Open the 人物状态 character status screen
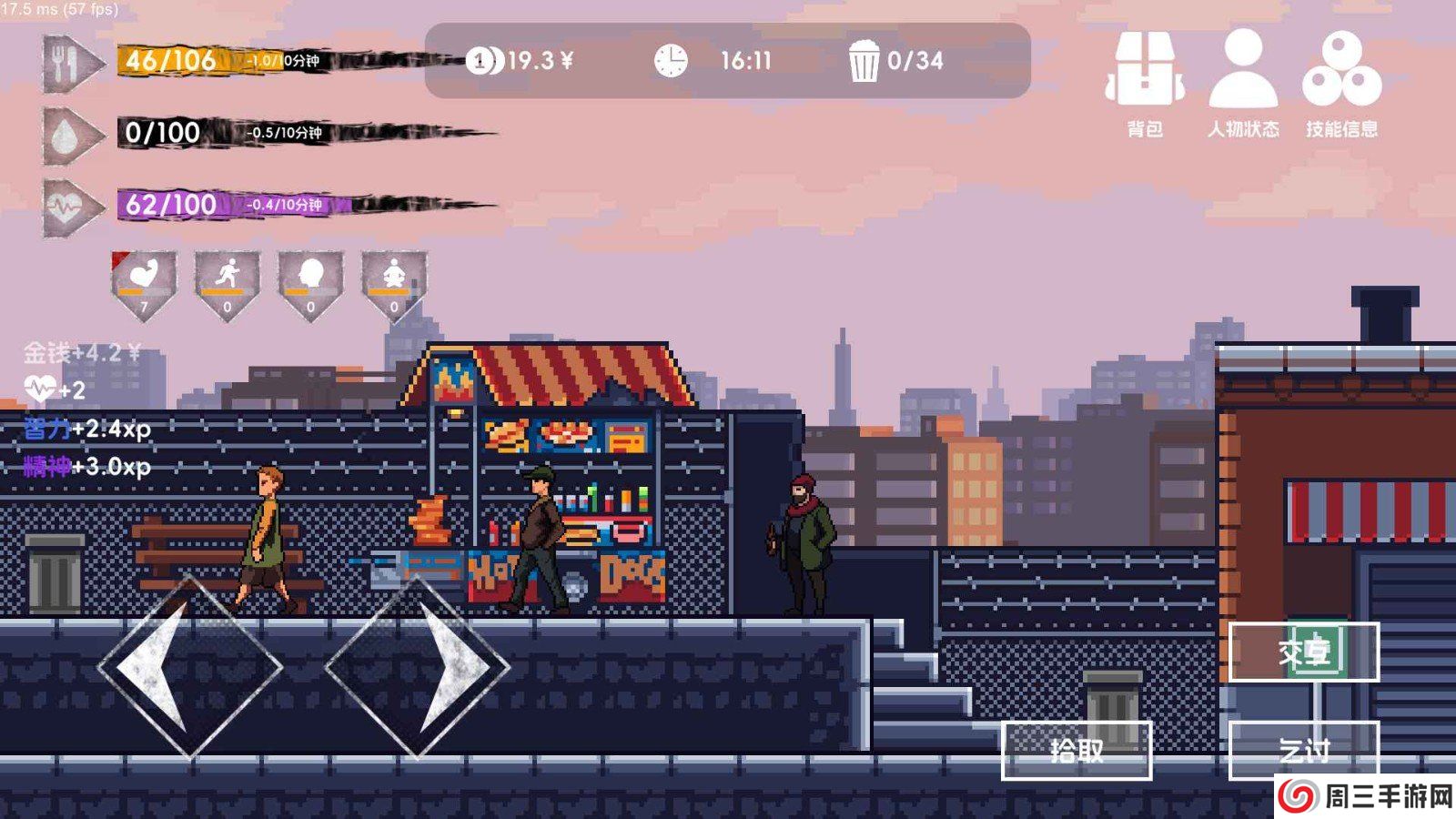Image resolution: width=1456 pixels, height=819 pixels. pyautogui.click(x=1243, y=83)
